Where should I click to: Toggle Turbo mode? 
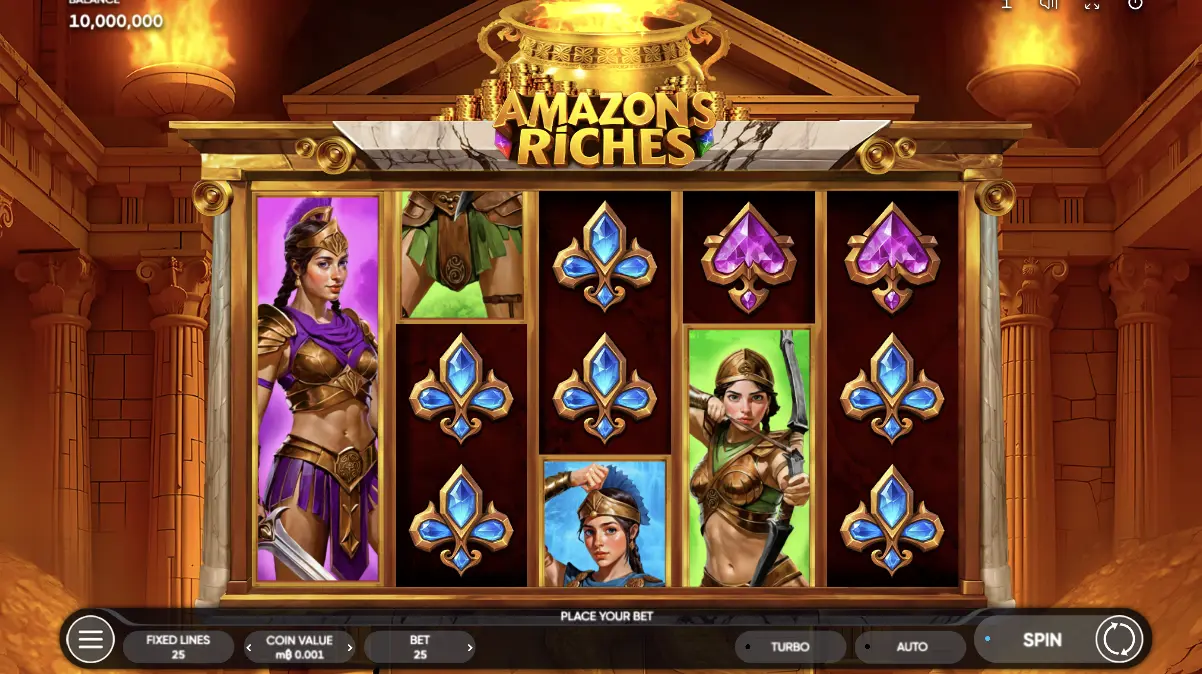[789, 647]
